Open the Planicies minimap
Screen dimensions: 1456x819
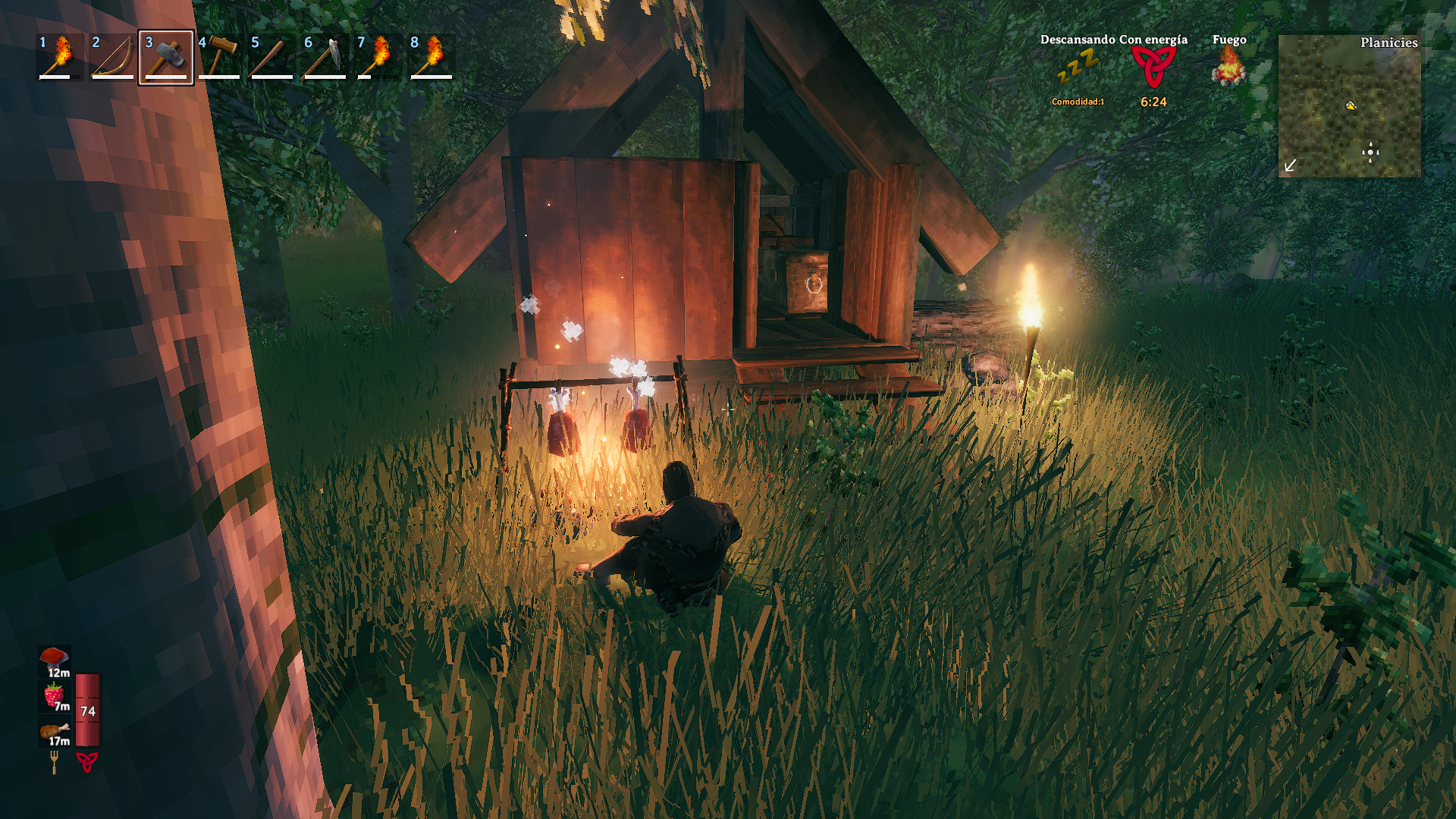pos(1349,105)
